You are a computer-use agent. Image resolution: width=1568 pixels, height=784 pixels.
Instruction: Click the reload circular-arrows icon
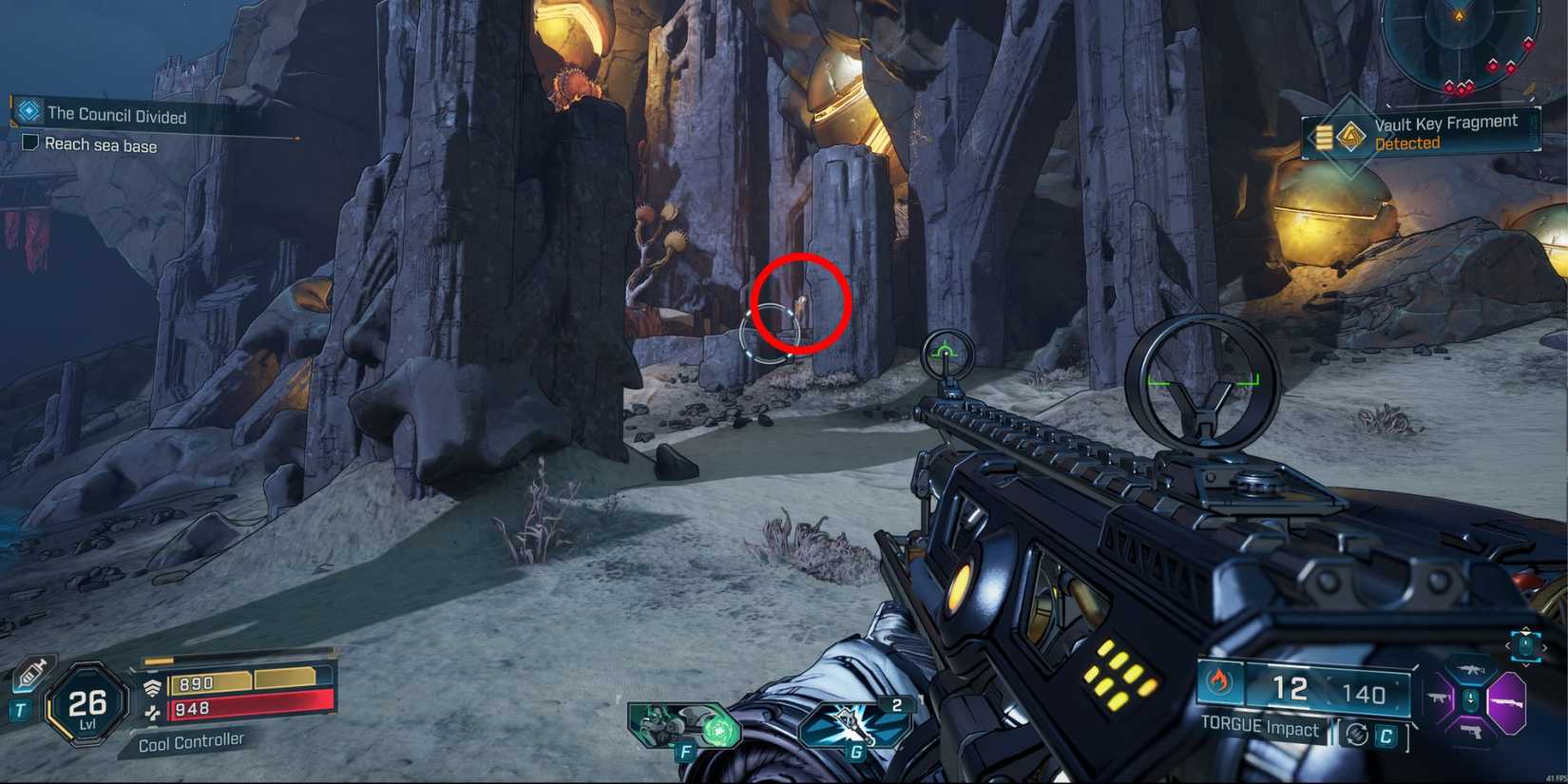1357,736
